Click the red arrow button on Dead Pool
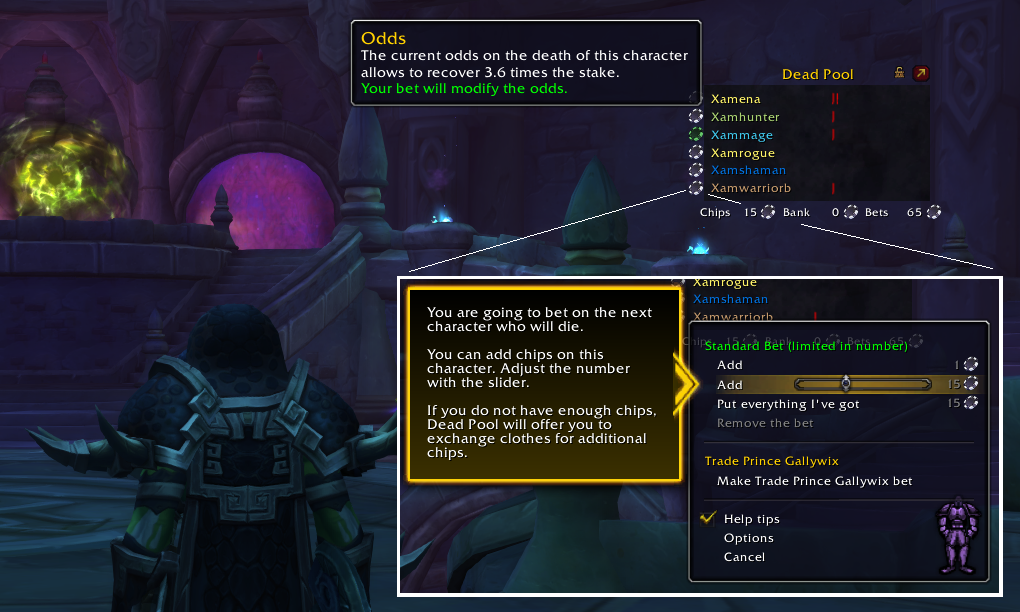The height and width of the screenshot is (612, 1020). point(920,74)
